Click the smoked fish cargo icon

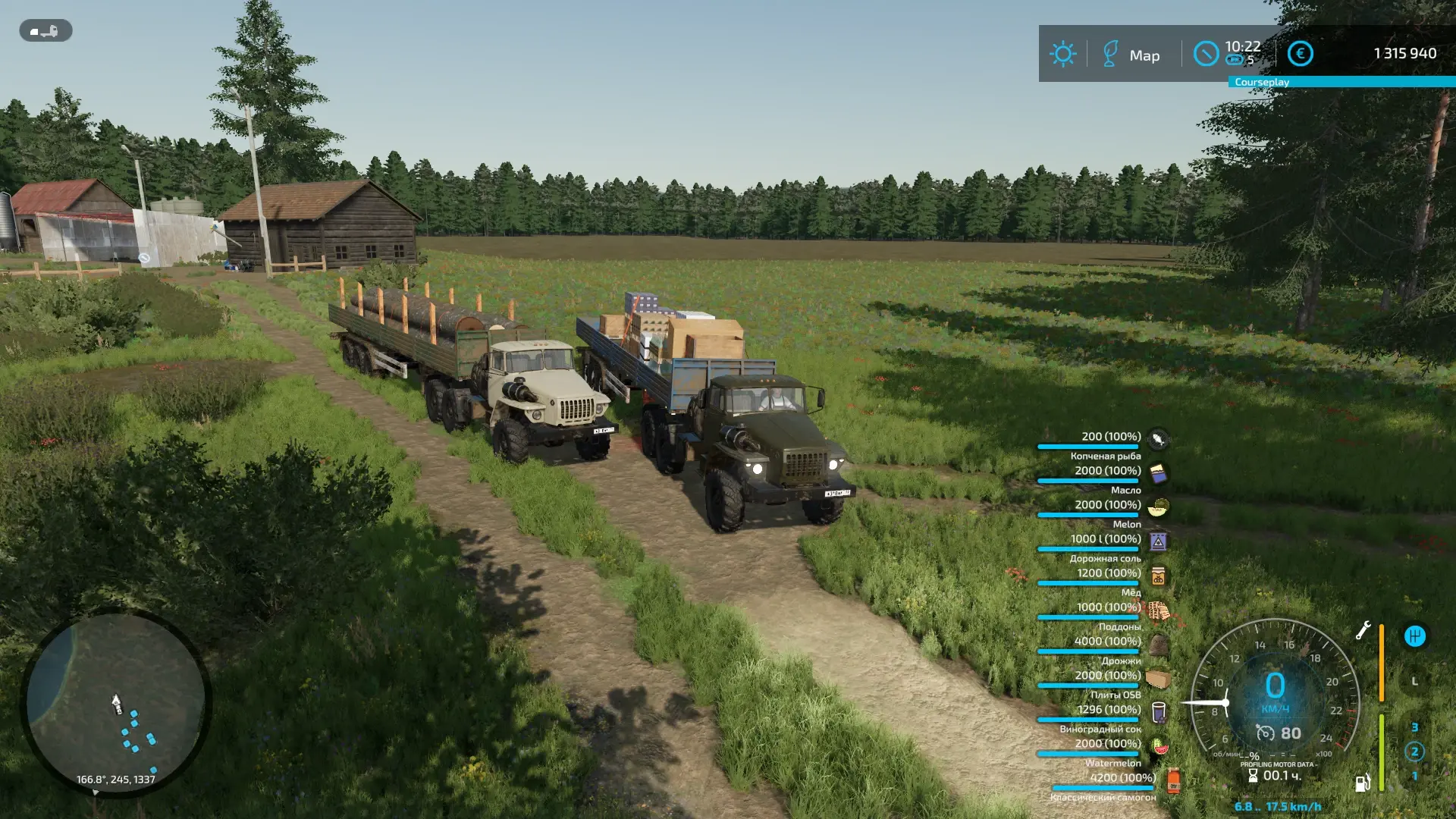coord(1158,438)
